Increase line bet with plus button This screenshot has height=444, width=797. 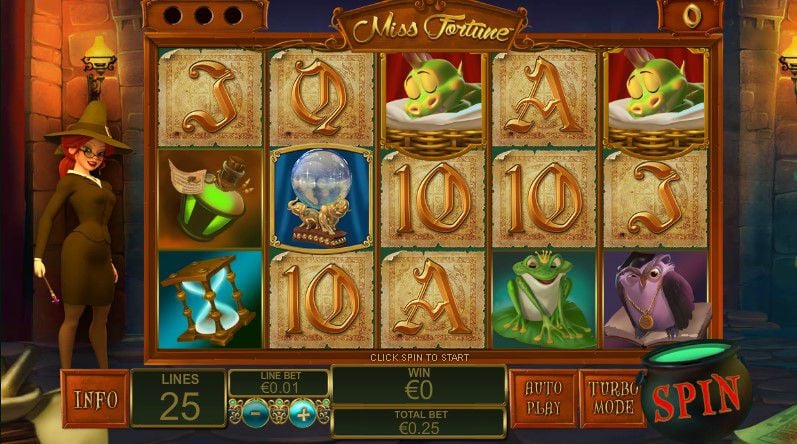pos(303,412)
